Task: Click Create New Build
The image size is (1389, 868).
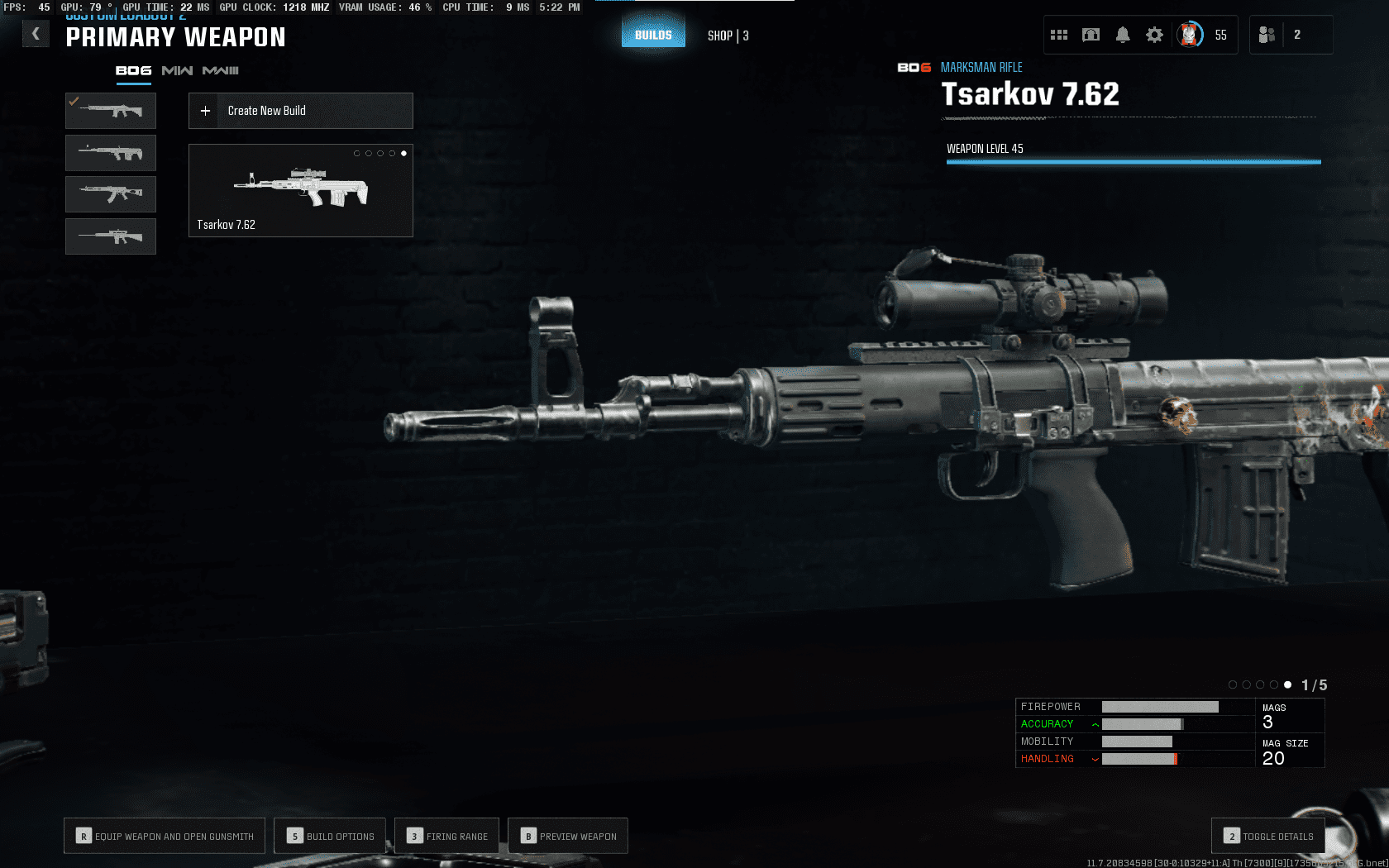Action: coord(301,111)
